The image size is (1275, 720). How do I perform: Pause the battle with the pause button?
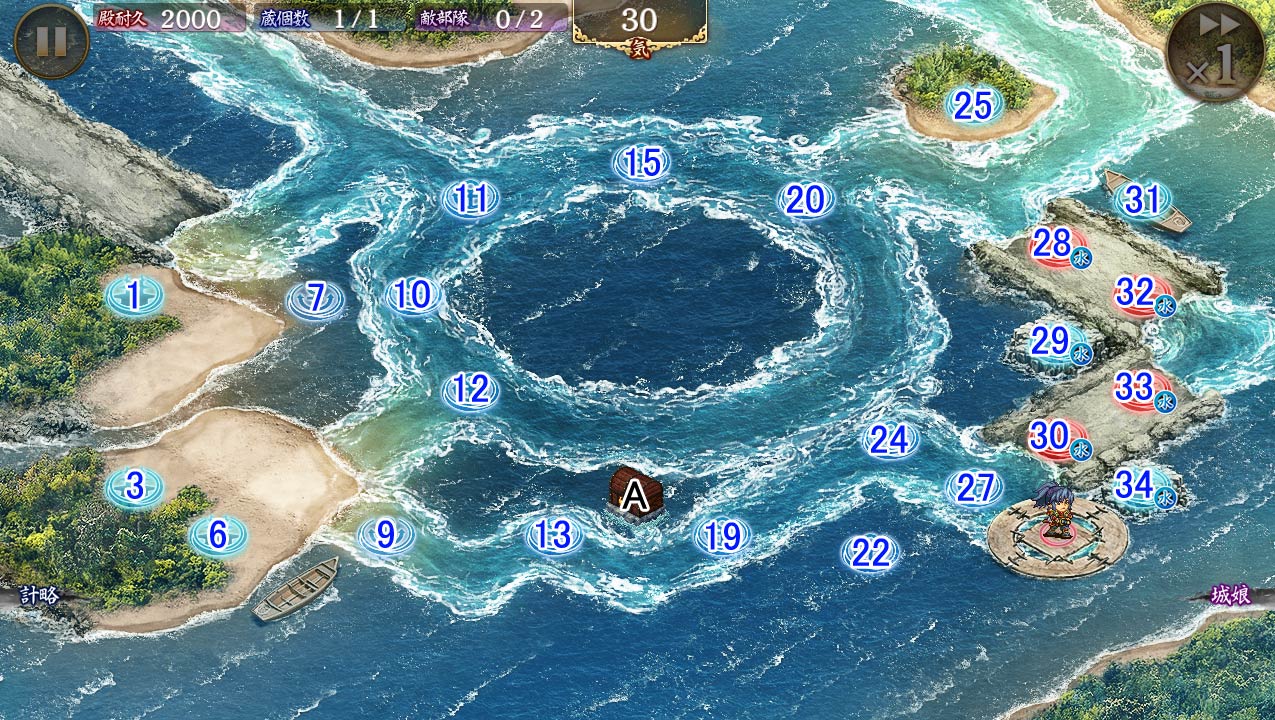[x=52, y=42]
